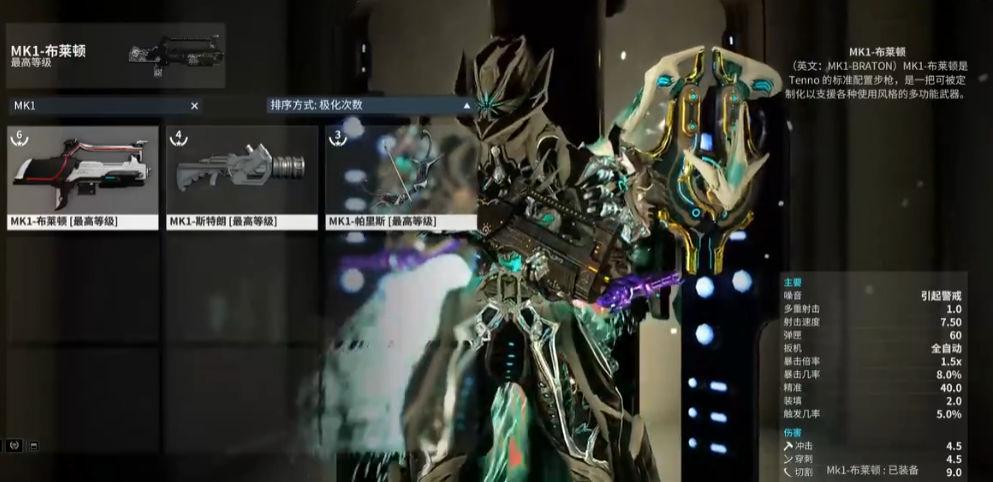Pick the MK1-帕里斯 bow tile
This screenshot has height=482, width=993.
click(398, 177)
